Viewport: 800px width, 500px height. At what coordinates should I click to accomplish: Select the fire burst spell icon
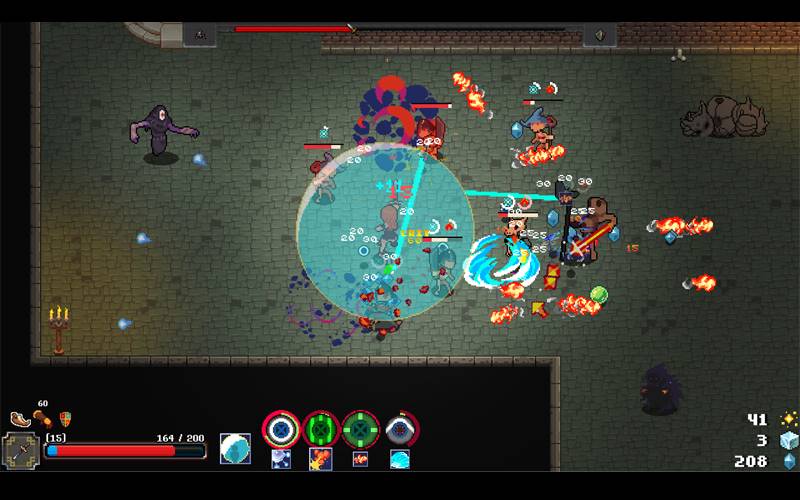point(321,459)
